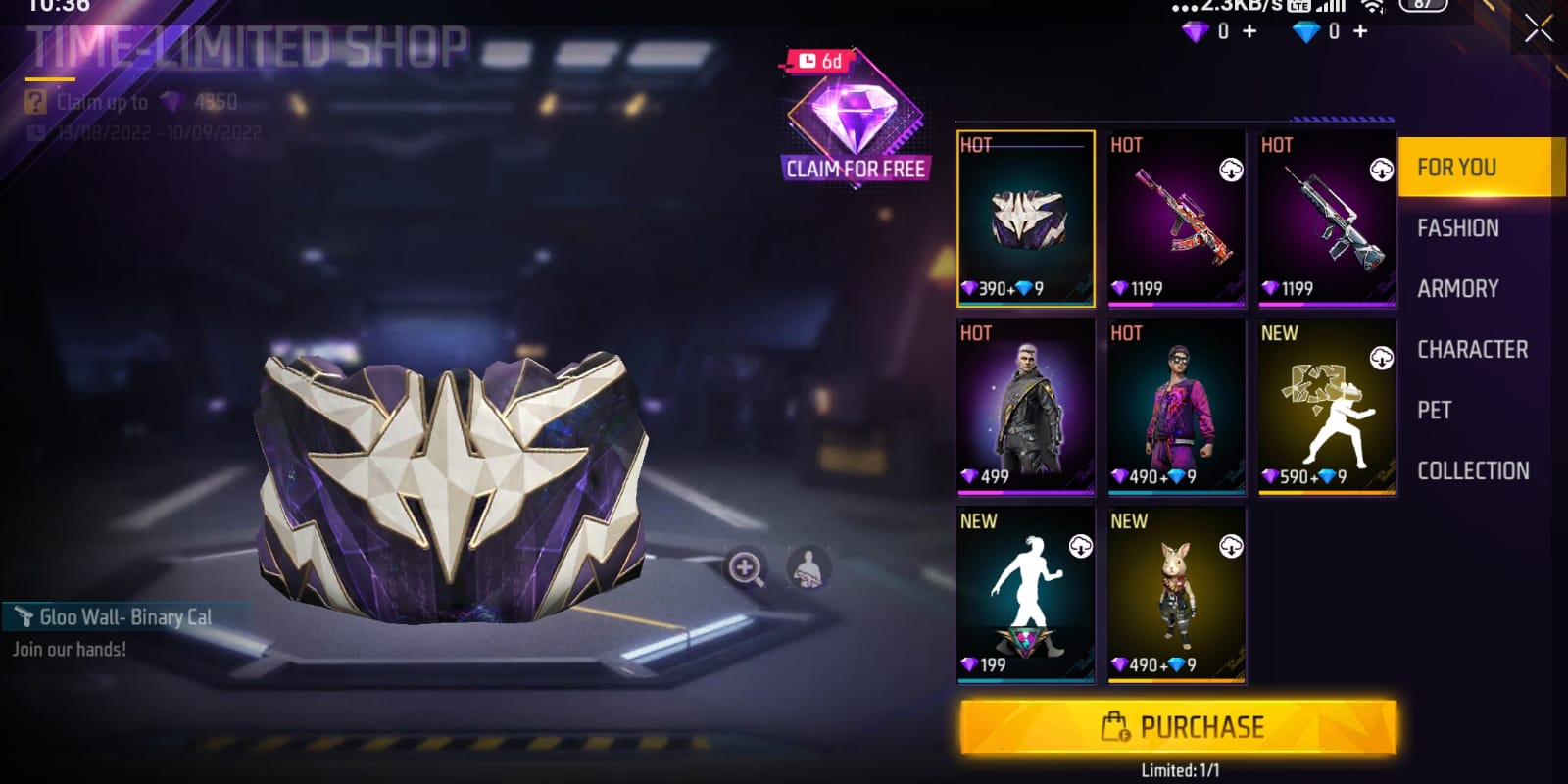Select the rabbit pet tile
The image size is (1568, 784).
pyautogui.click(x=1176, y=595)
